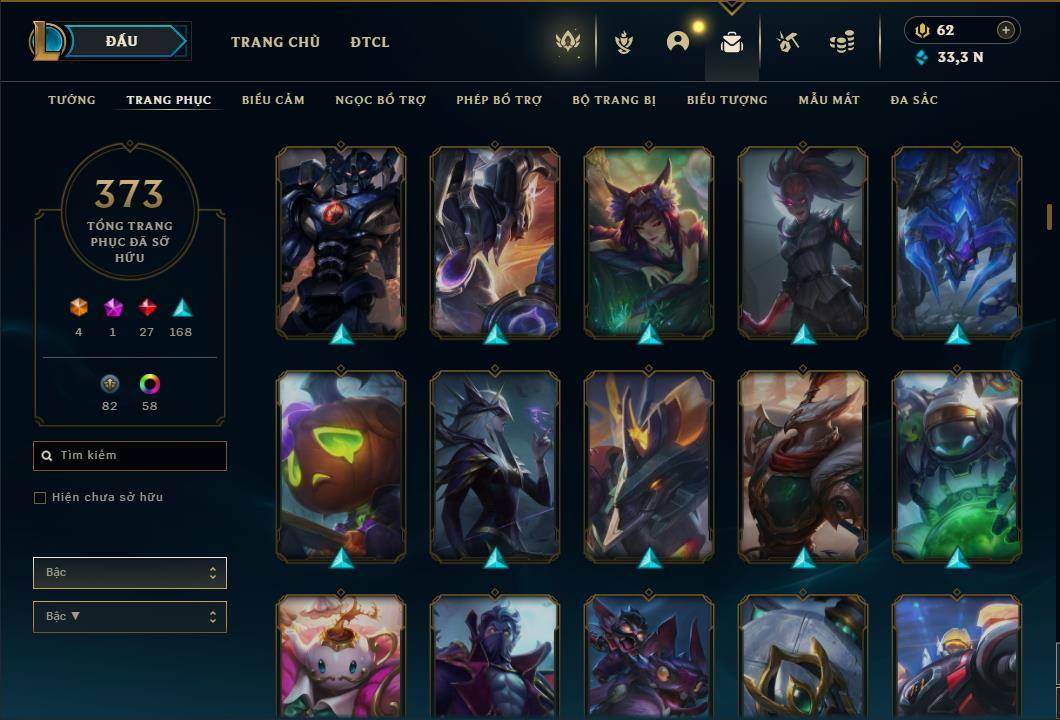Open the profile icon in top bar
Image resolution: width=1060 pixels, height=720 pixels.
click(x=678, y=42)
